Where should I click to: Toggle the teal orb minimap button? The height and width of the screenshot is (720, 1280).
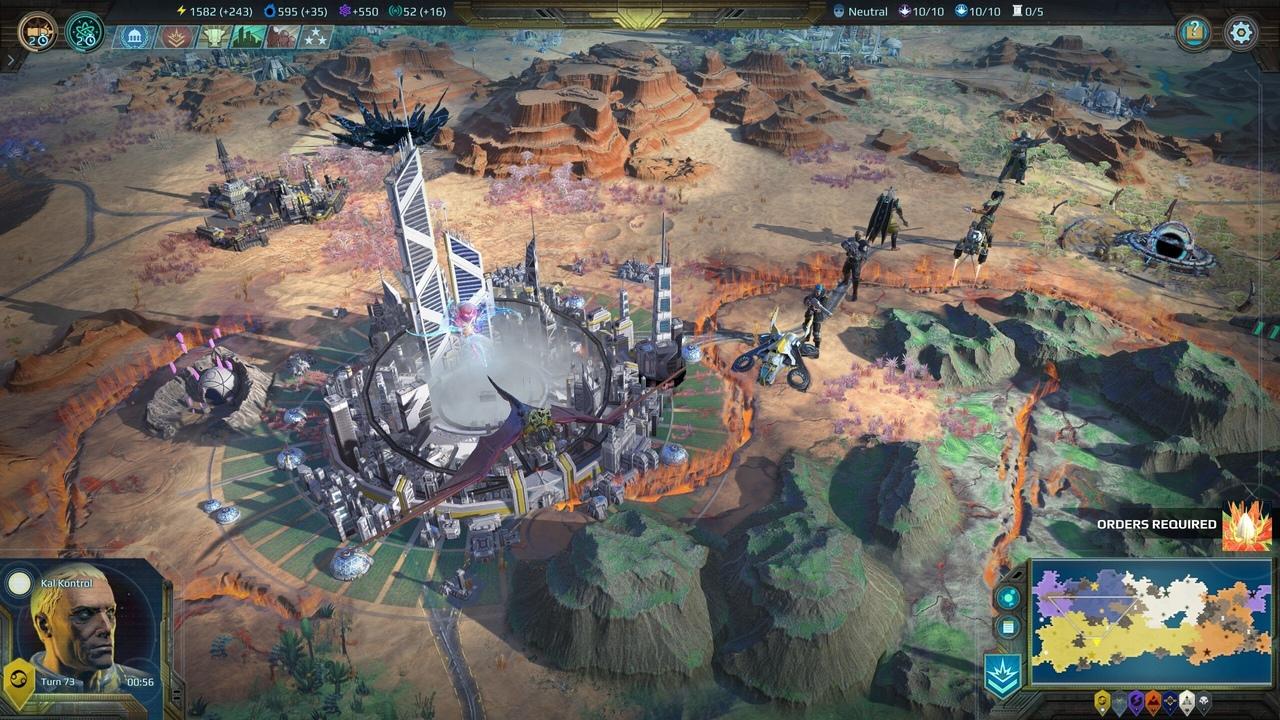point(1007,597)
